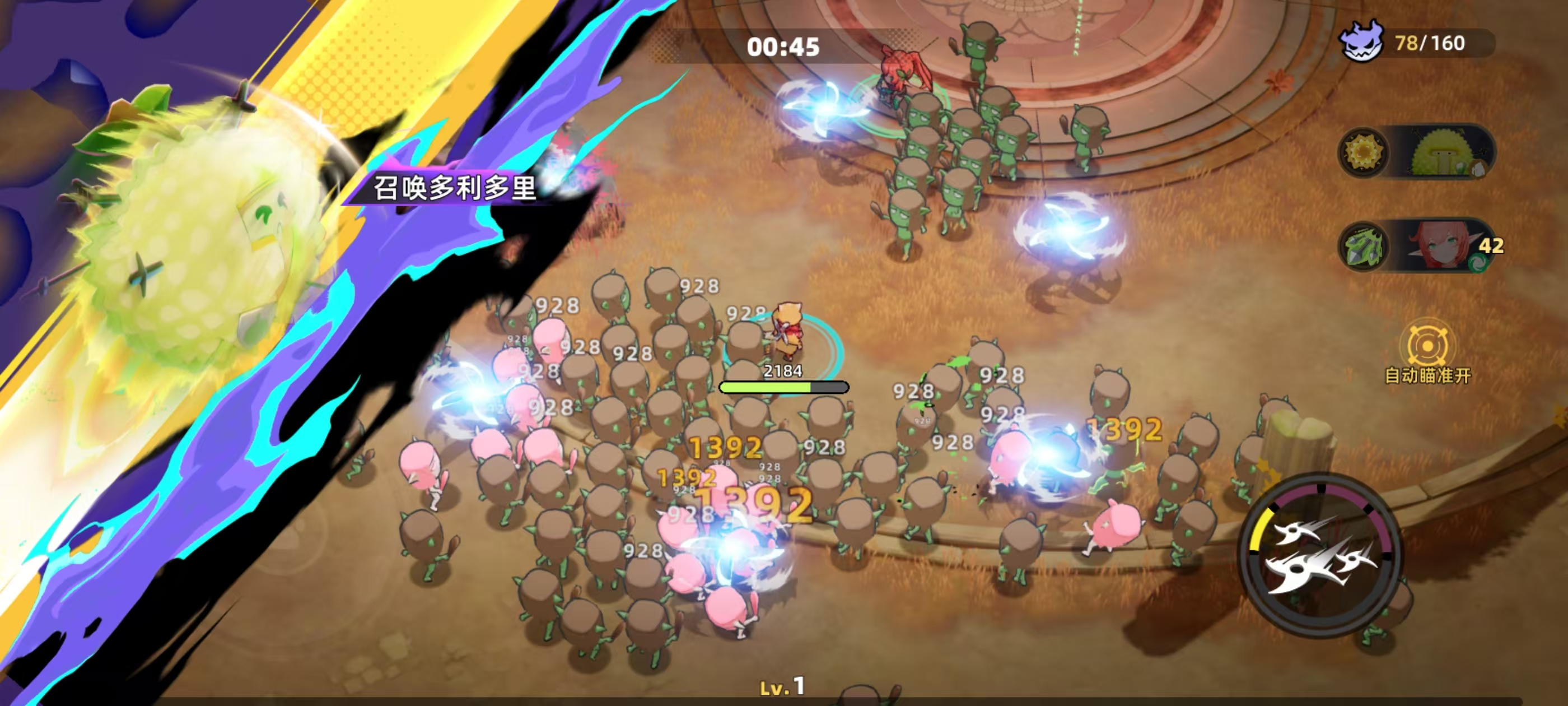Toggle the auto-aim (自动瞄准开) button
The image size is (1568, 706).
(1427, 347)
